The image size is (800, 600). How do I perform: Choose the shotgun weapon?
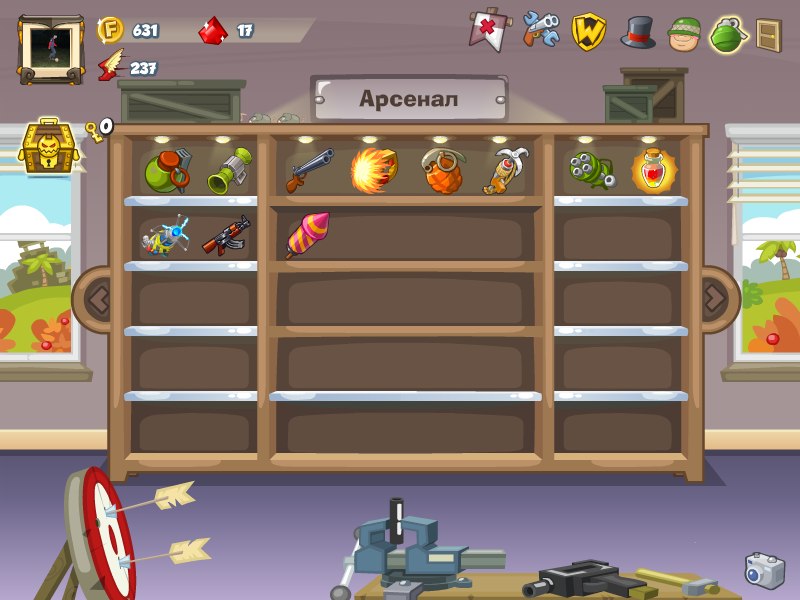[310, 170]
